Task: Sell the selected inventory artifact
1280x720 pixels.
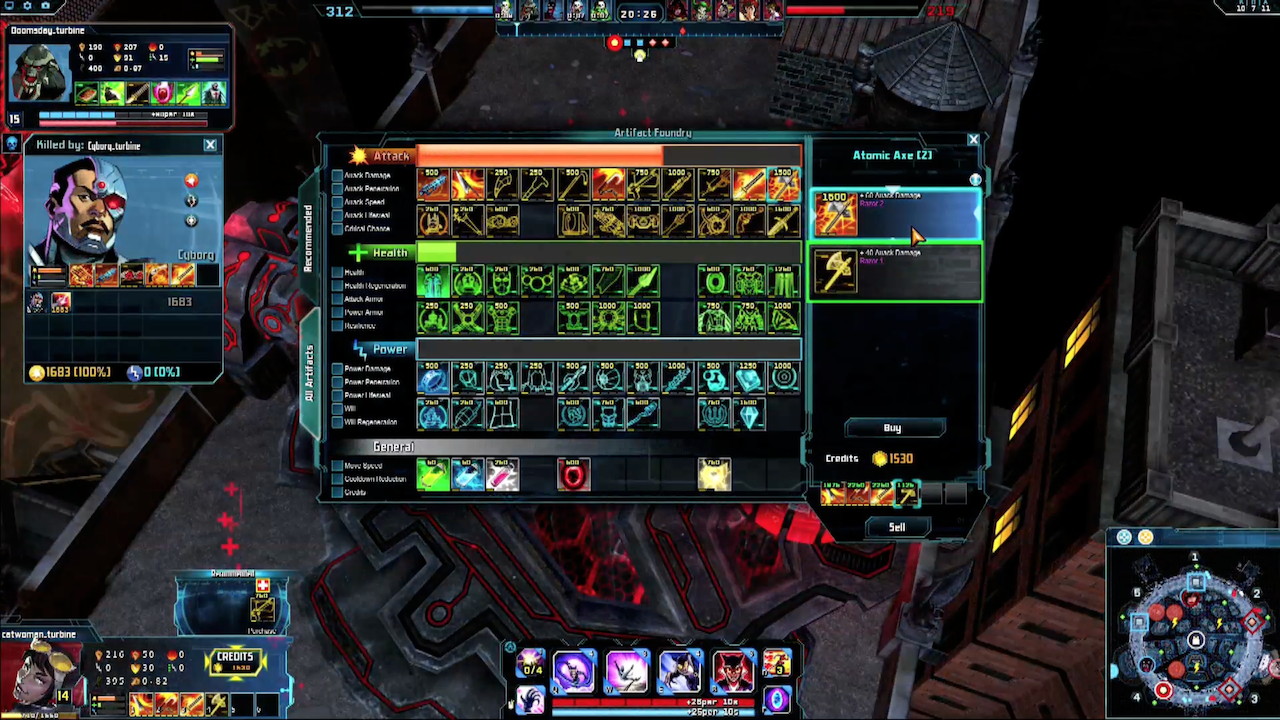Action: (x=896, y=527)
